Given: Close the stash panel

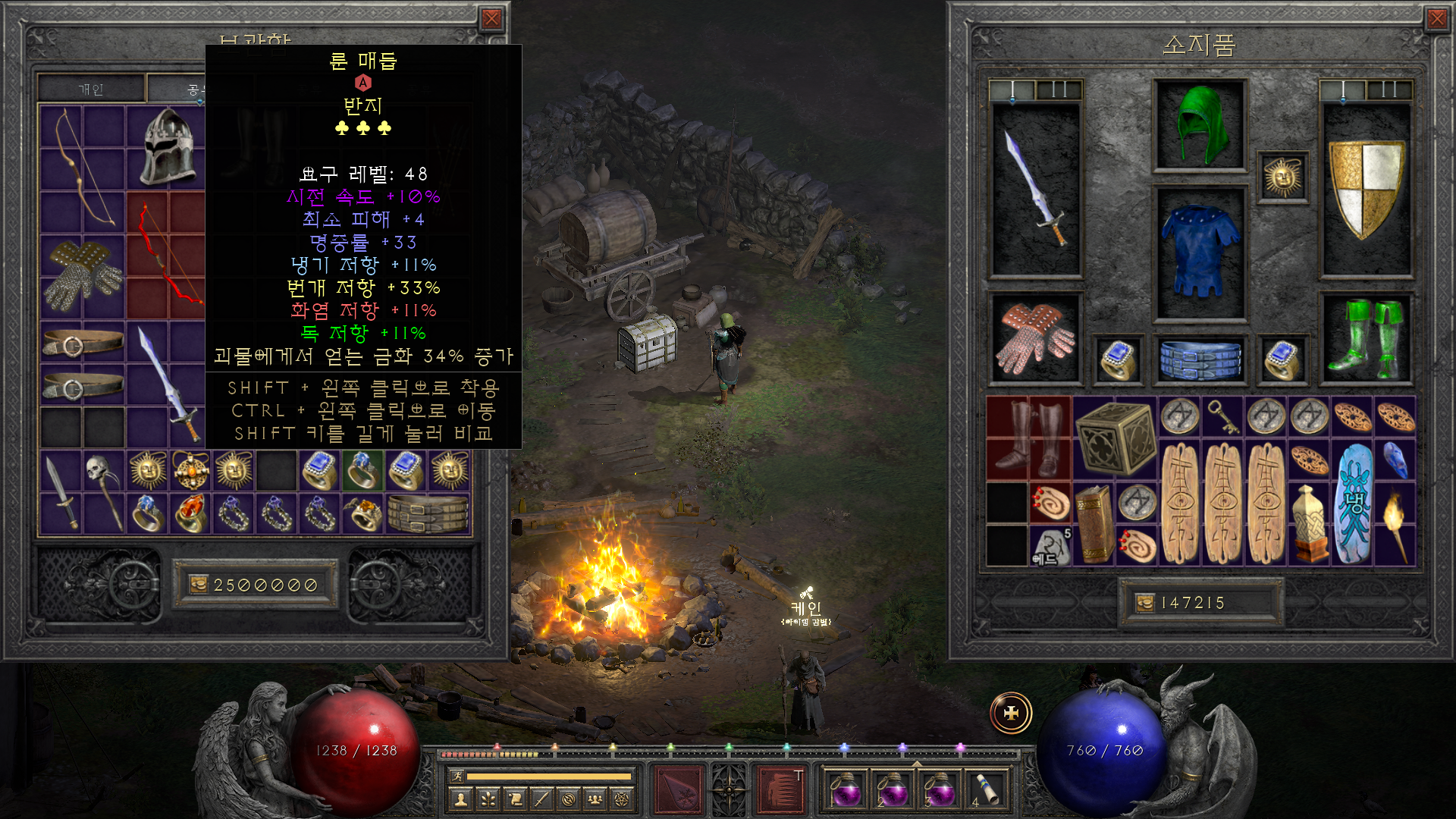Looking at the screenshot, I should 491,19.
